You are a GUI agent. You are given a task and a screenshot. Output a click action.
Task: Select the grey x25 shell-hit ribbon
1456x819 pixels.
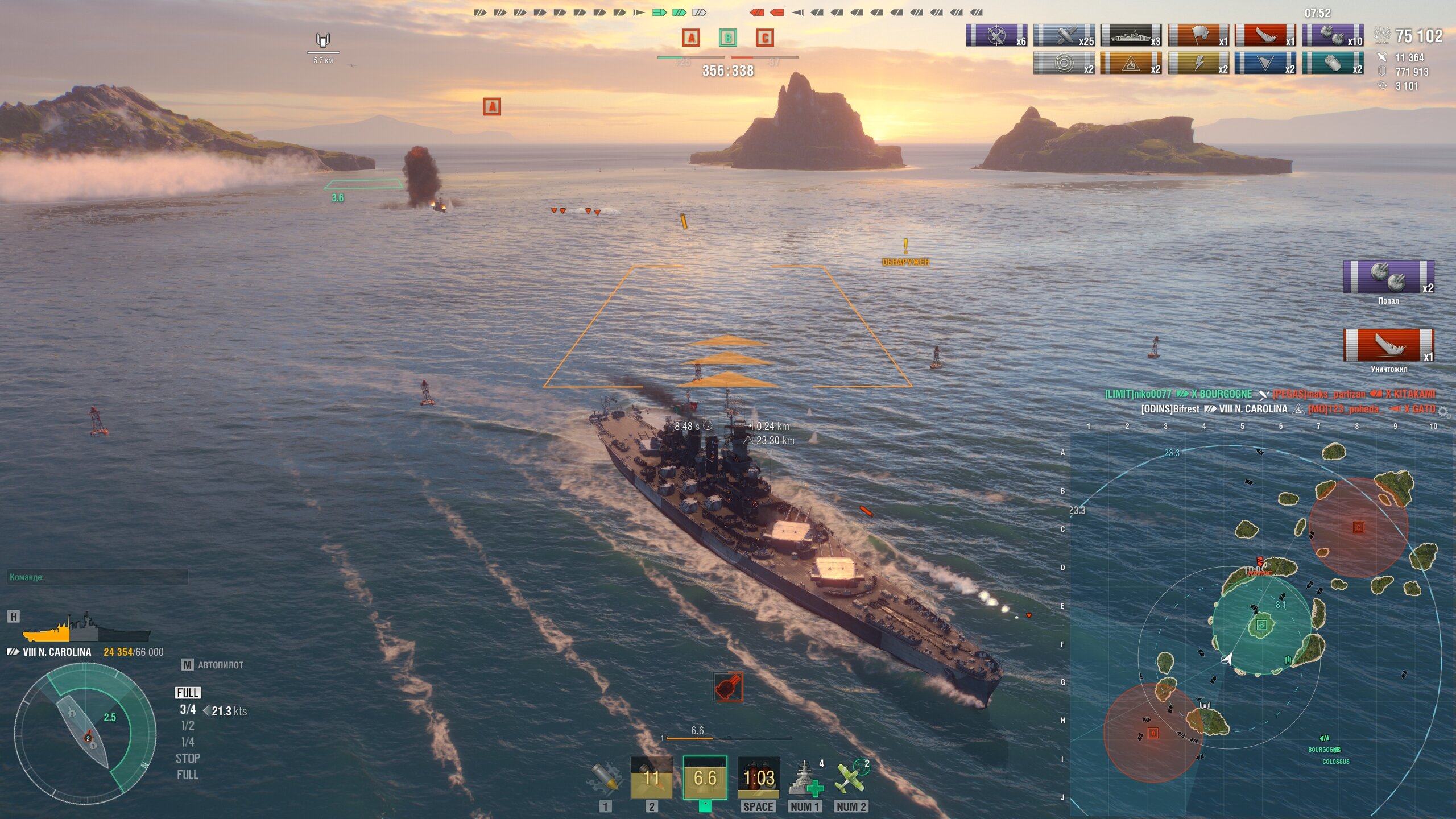(x=1064, y=35)
